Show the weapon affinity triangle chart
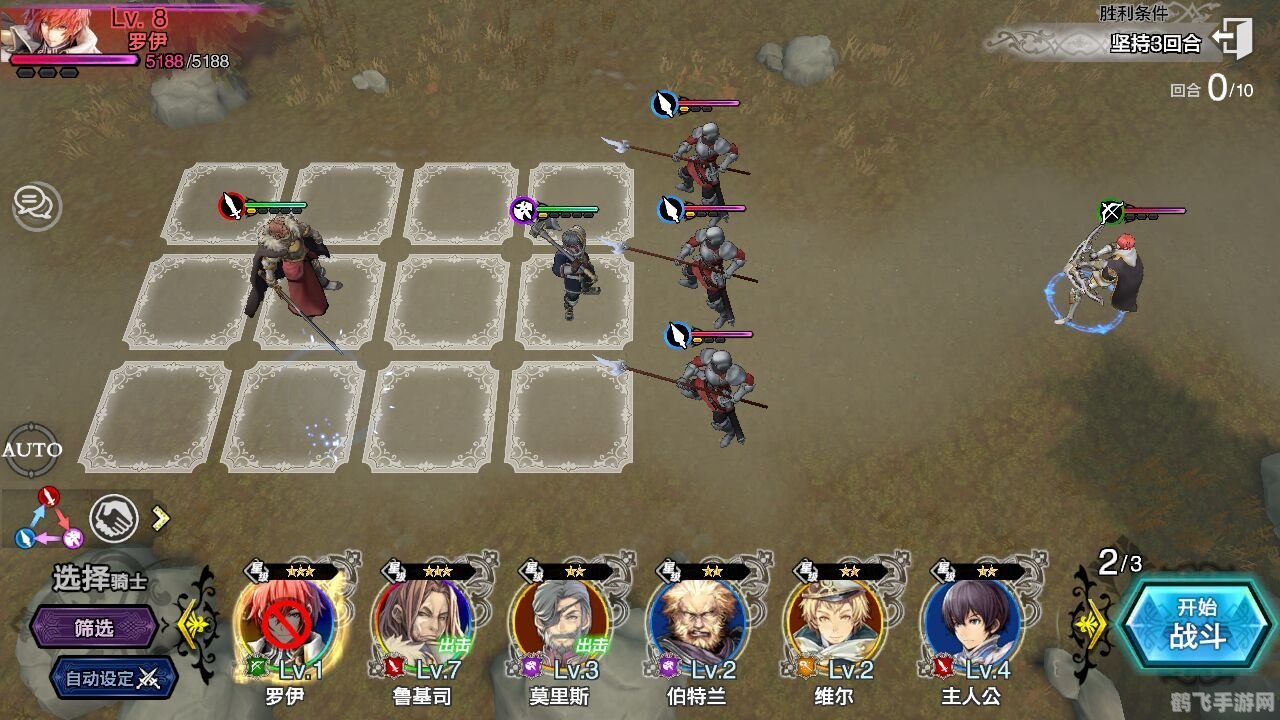Viewport: 1280px width, 720px height. tap(48, 519)
